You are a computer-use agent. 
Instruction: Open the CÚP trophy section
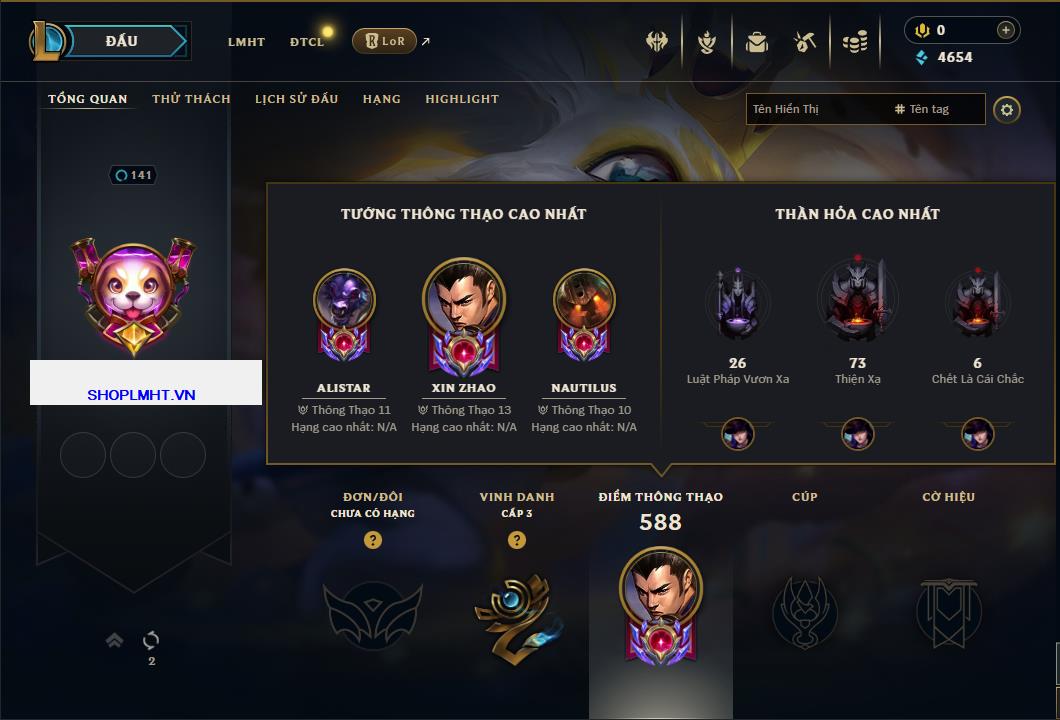click(804, 610)
